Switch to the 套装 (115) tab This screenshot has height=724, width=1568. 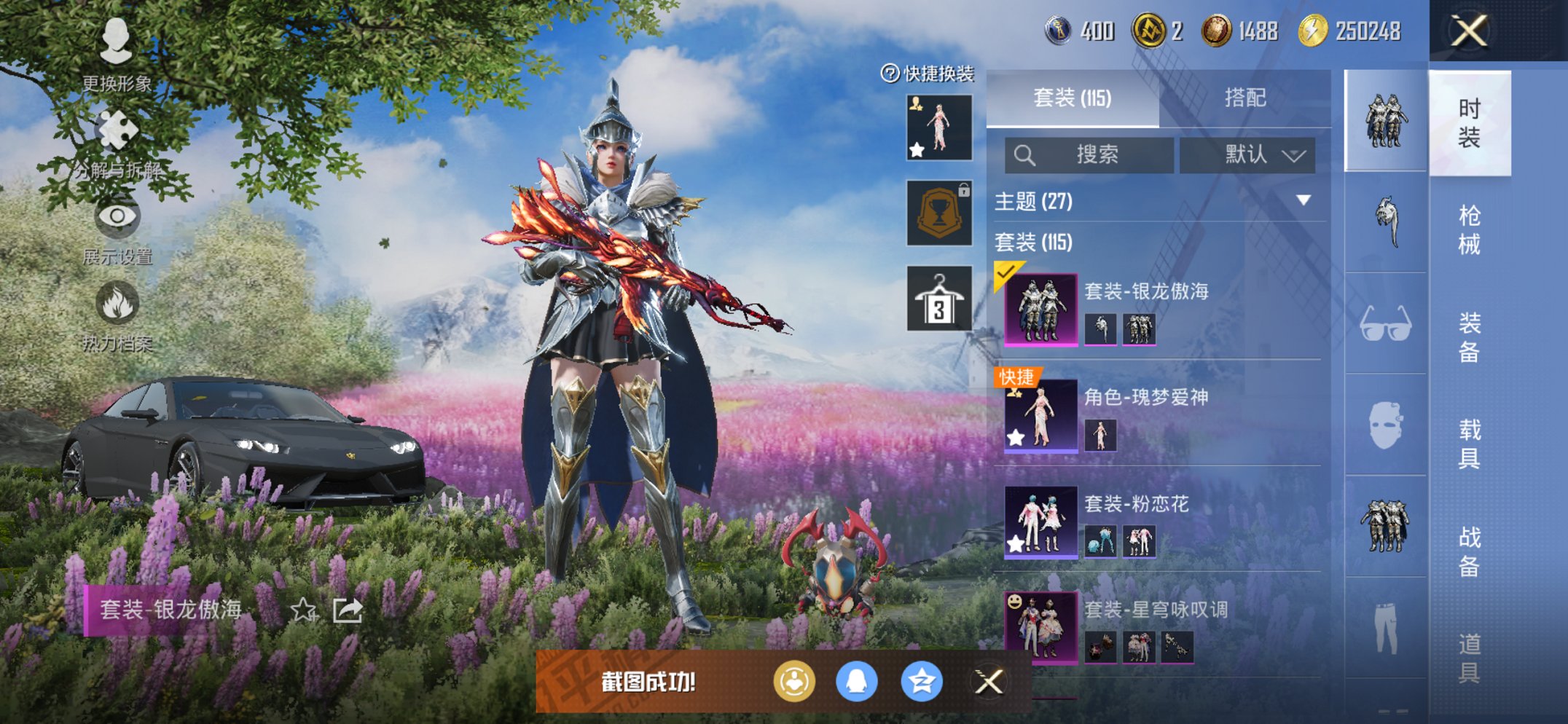coord(1072,98)
